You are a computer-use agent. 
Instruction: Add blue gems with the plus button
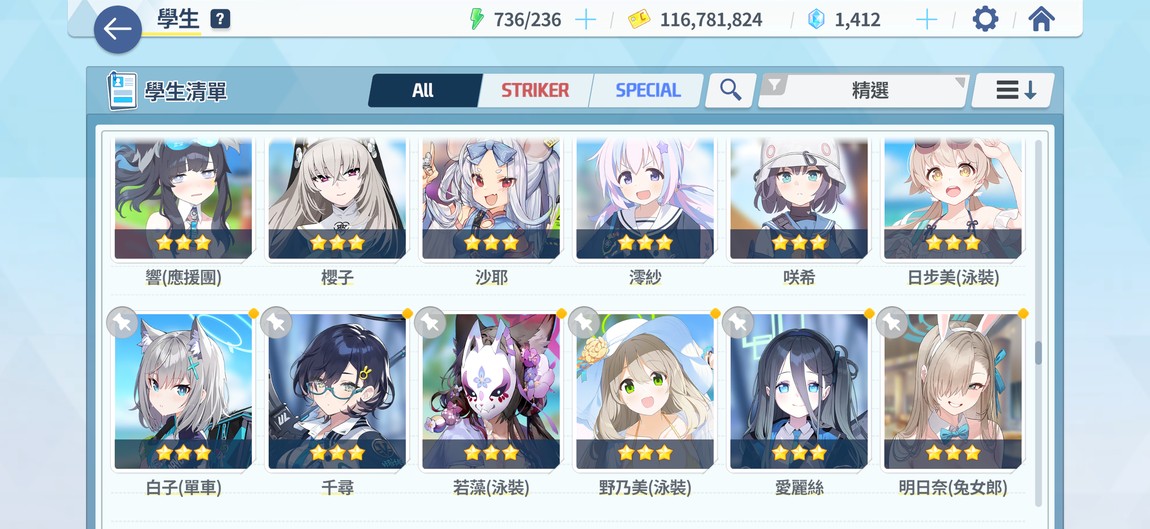[927, 20]
